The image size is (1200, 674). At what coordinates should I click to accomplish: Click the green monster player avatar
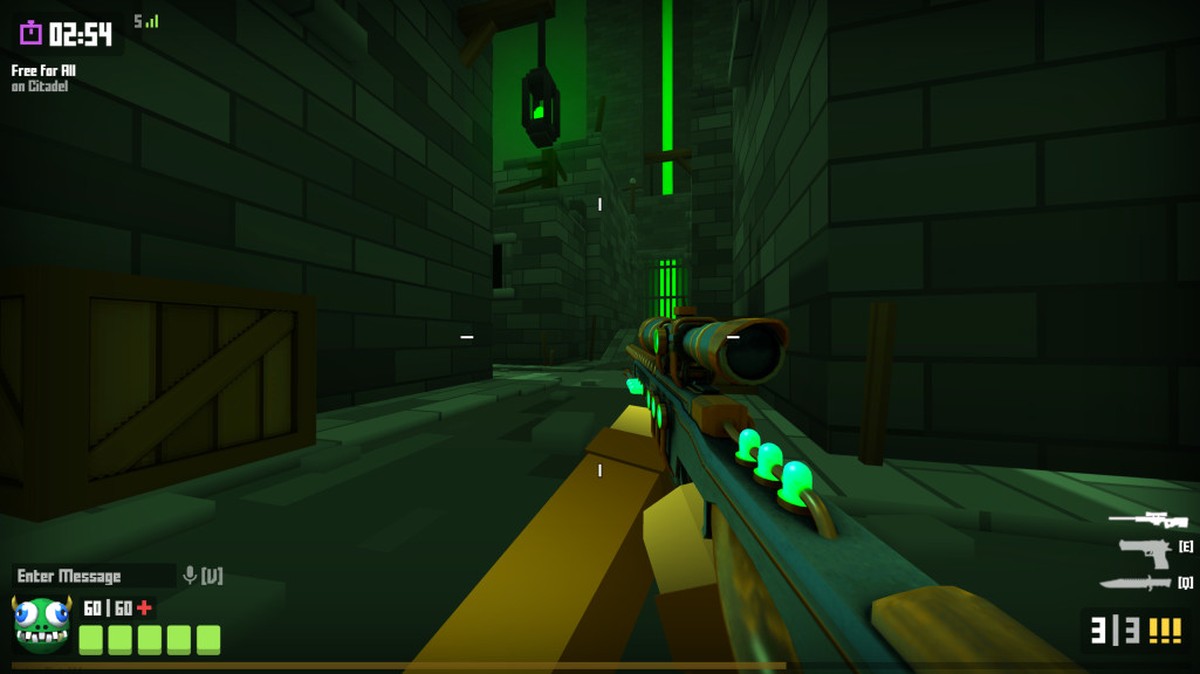pos(42,624)
